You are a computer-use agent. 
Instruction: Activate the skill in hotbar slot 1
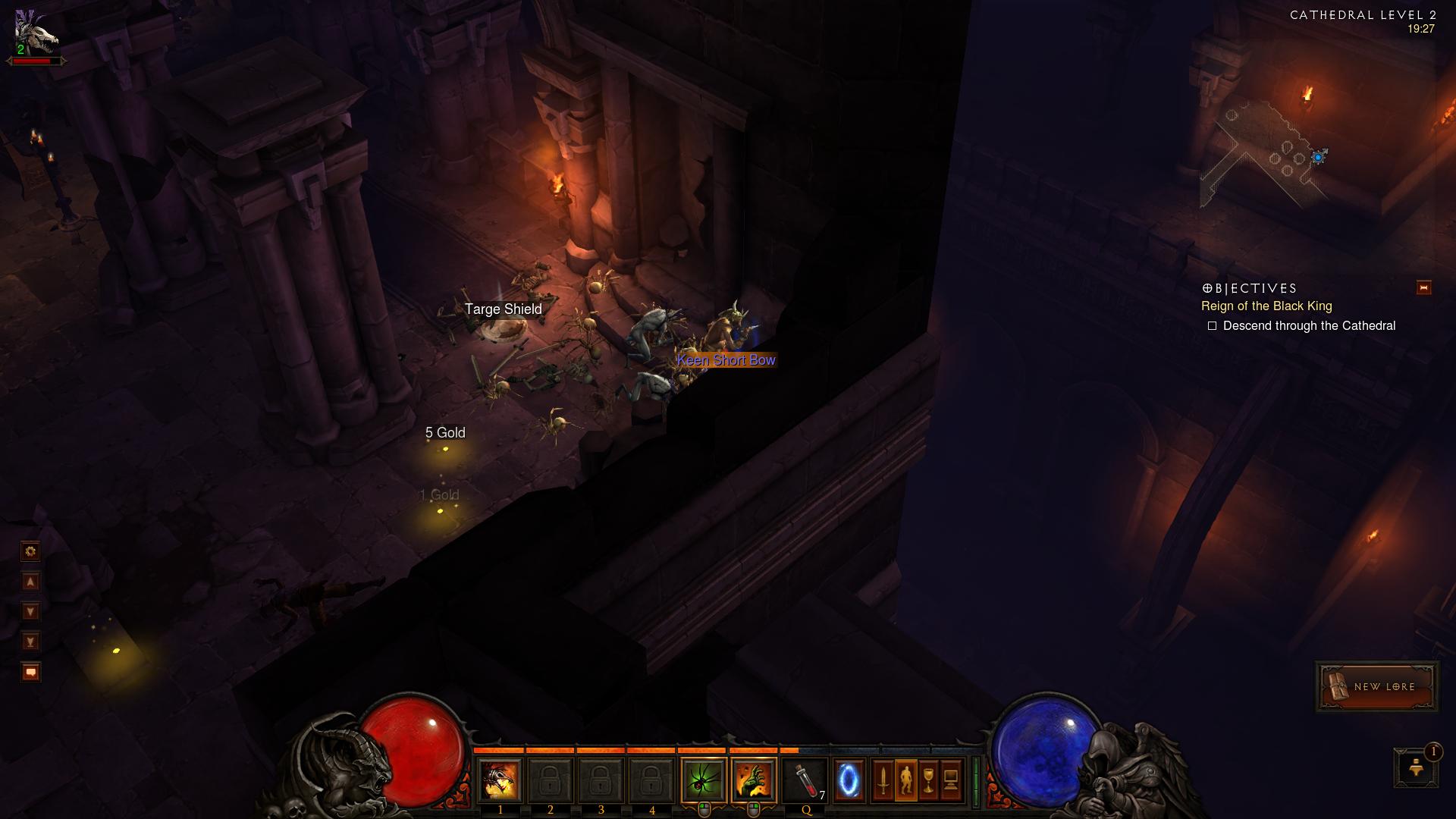[500, 780]
